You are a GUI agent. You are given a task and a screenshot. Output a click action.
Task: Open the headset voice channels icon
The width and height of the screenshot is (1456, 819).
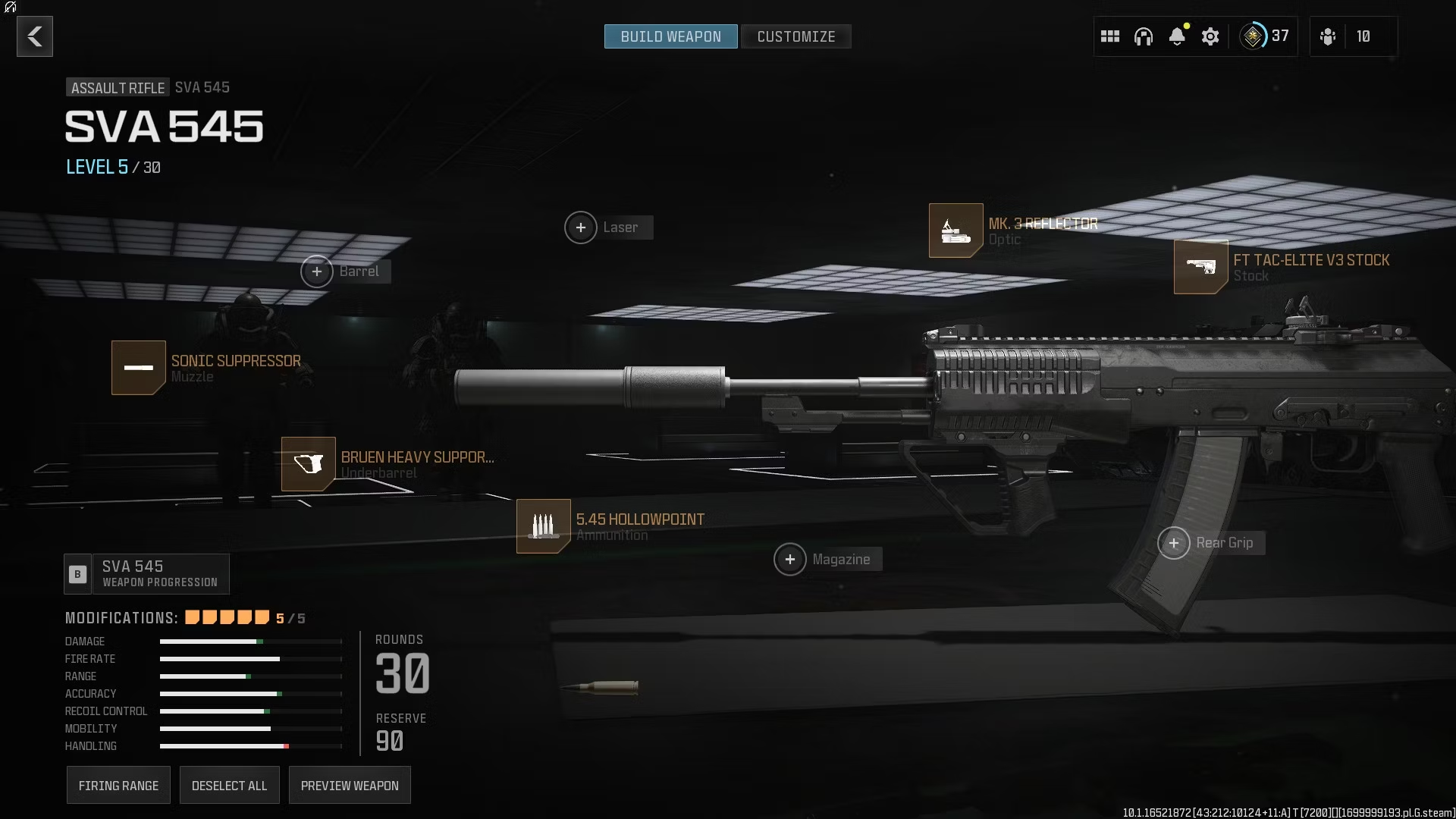(x=1144, y=36)
